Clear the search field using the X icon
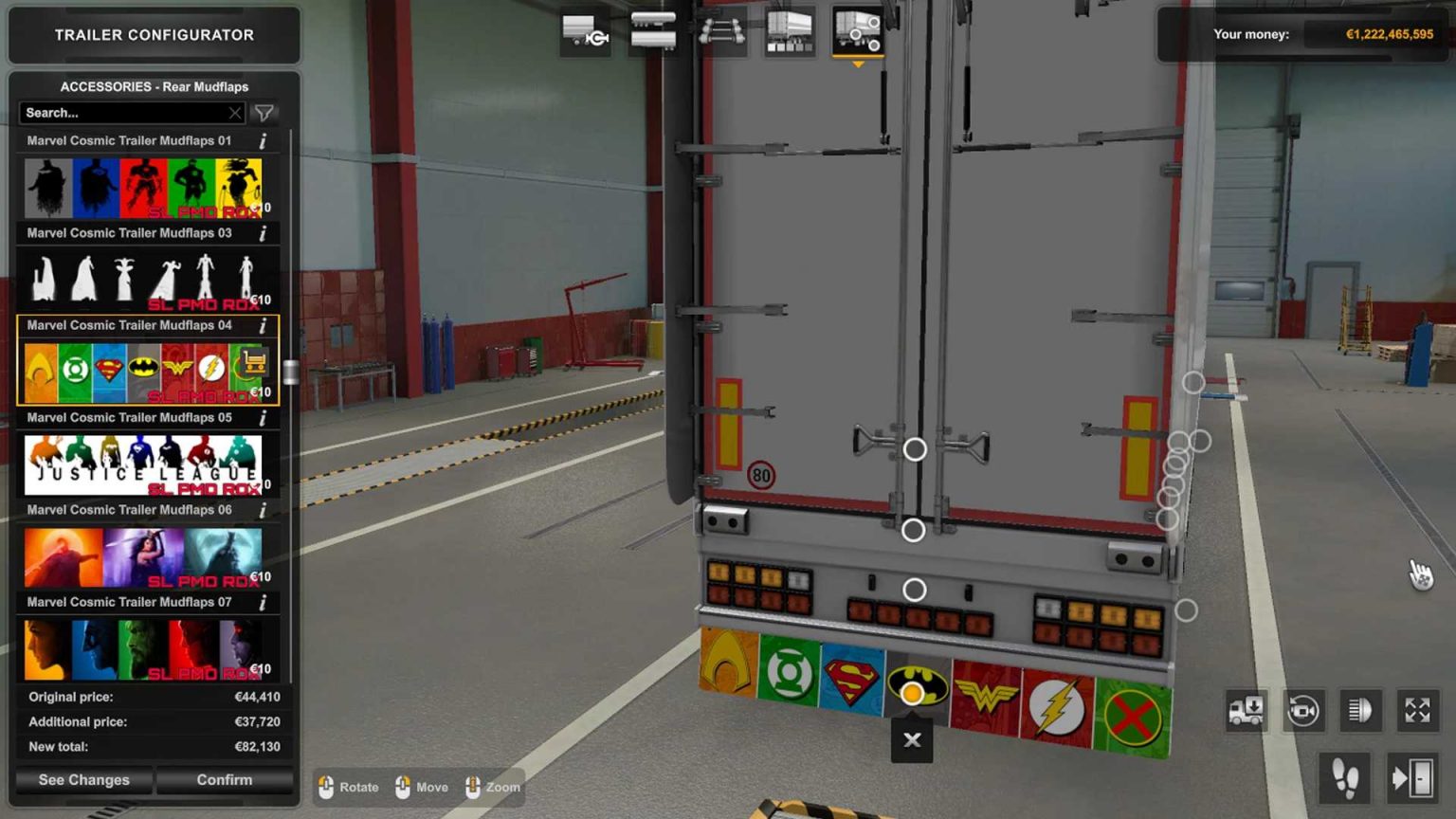 [234, 113]
